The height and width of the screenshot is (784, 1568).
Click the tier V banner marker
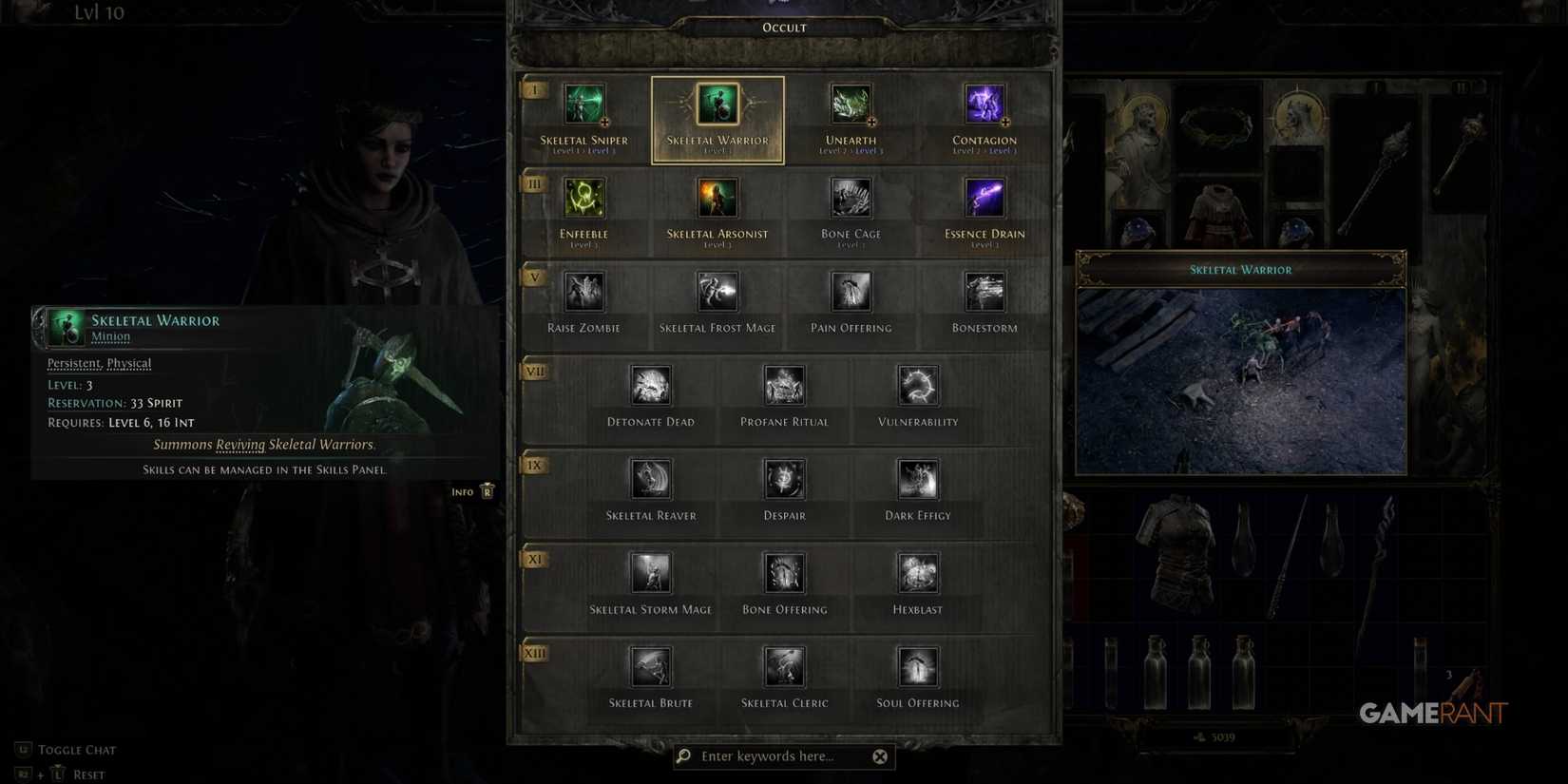534,277
